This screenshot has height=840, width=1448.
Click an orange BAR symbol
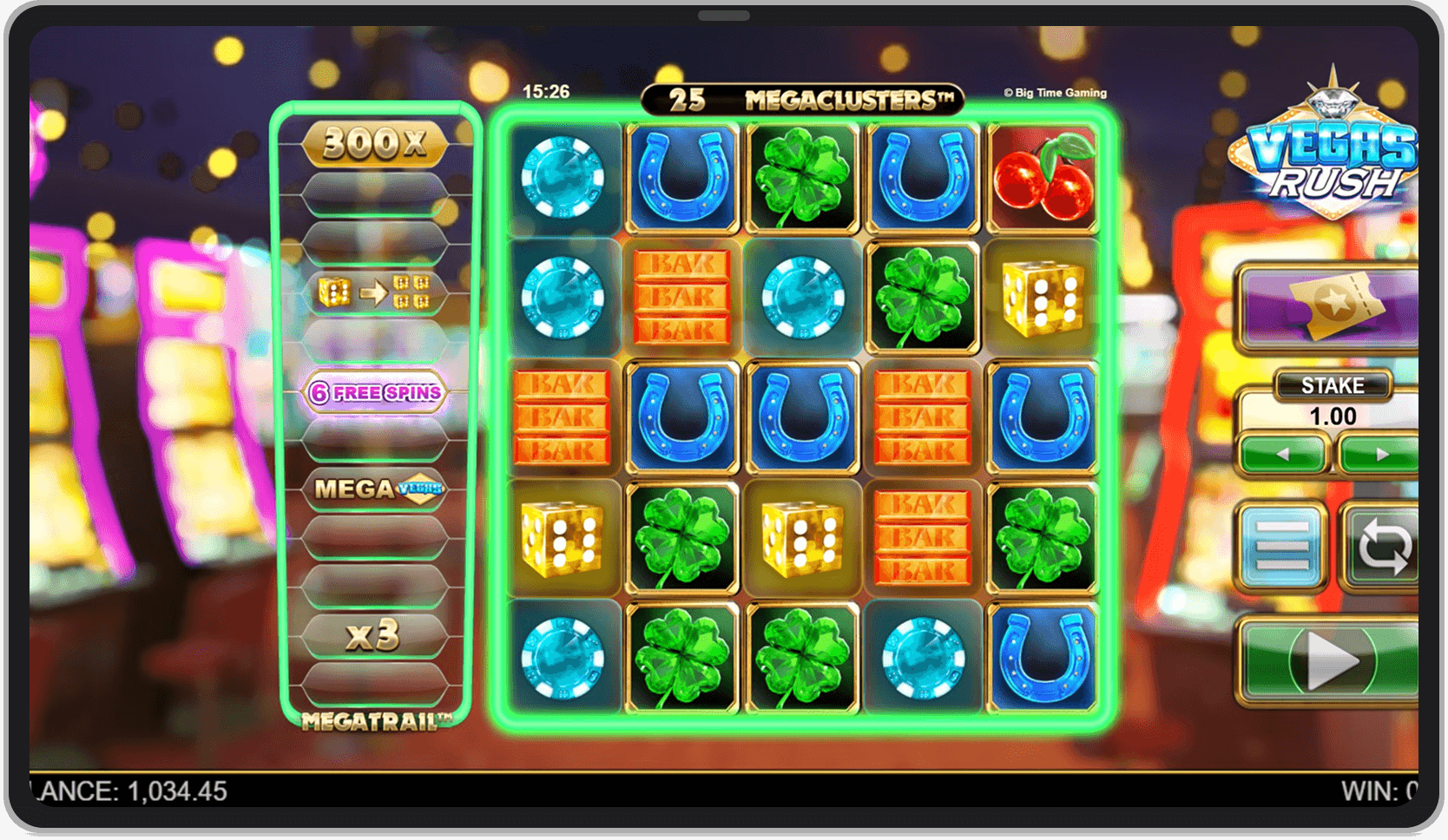click(682, 297)
